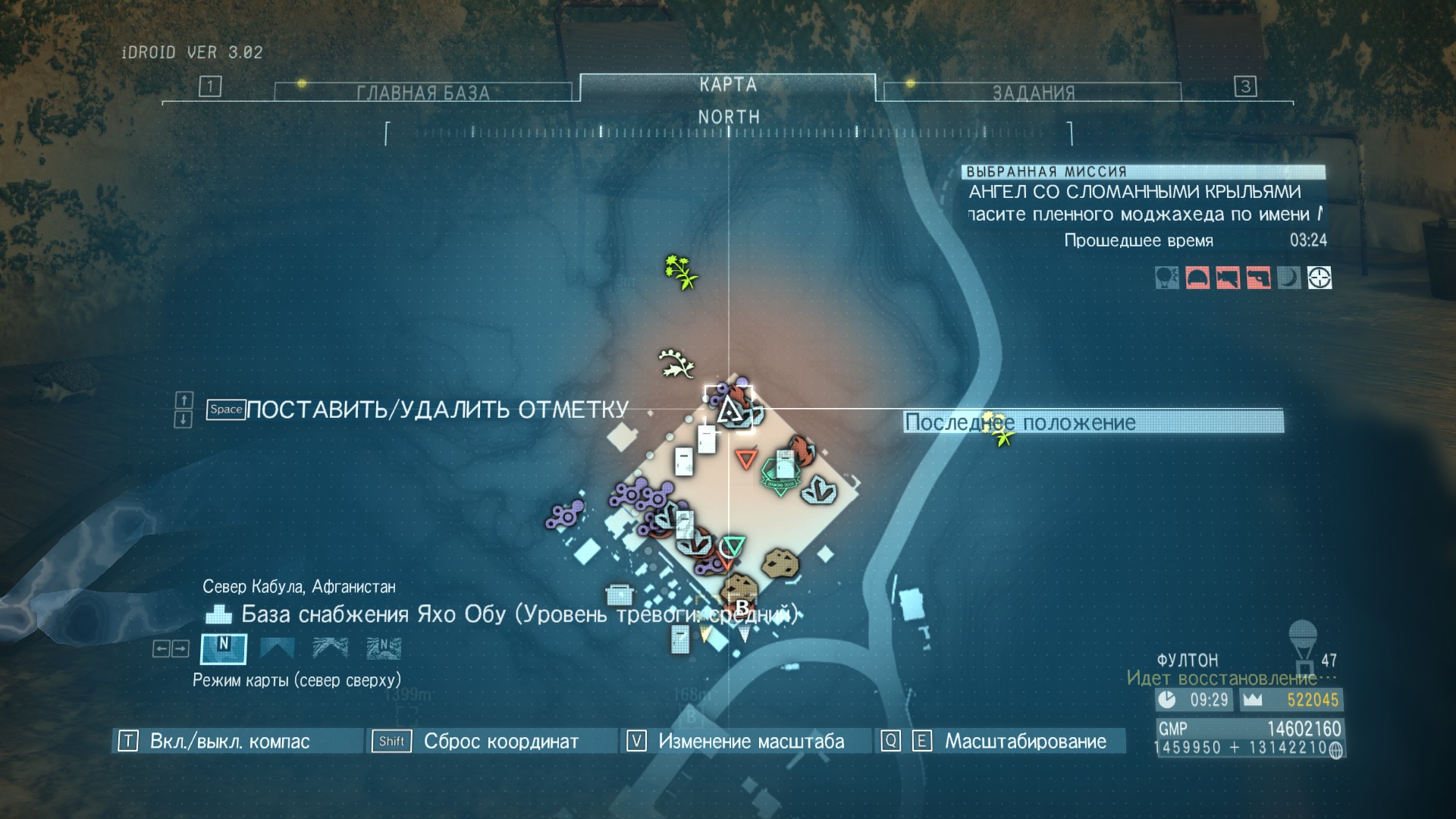Click the green Diamond Dogs emblem marker

click(x=780, y=475)
